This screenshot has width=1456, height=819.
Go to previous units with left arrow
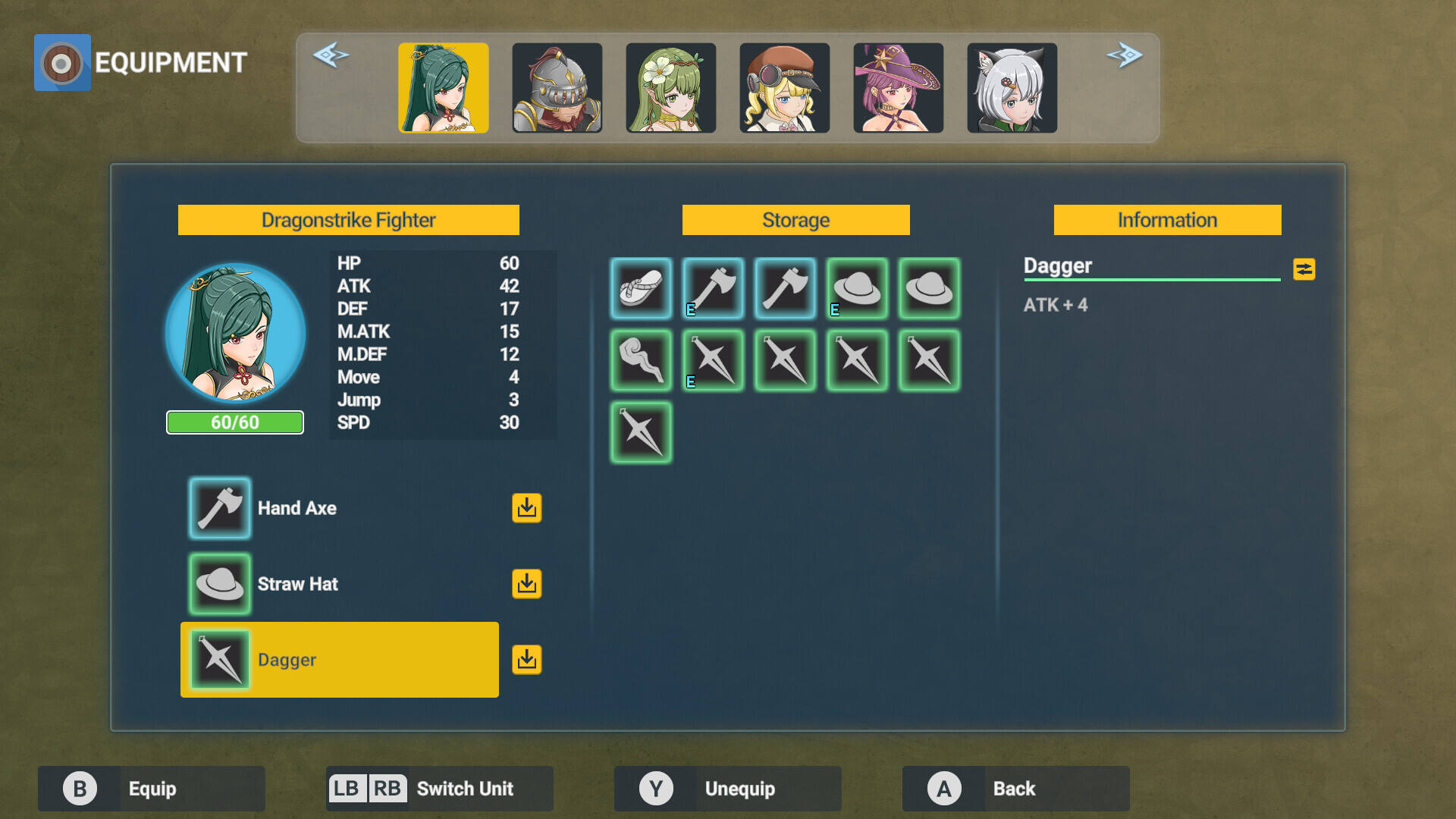tap(331, 55)
